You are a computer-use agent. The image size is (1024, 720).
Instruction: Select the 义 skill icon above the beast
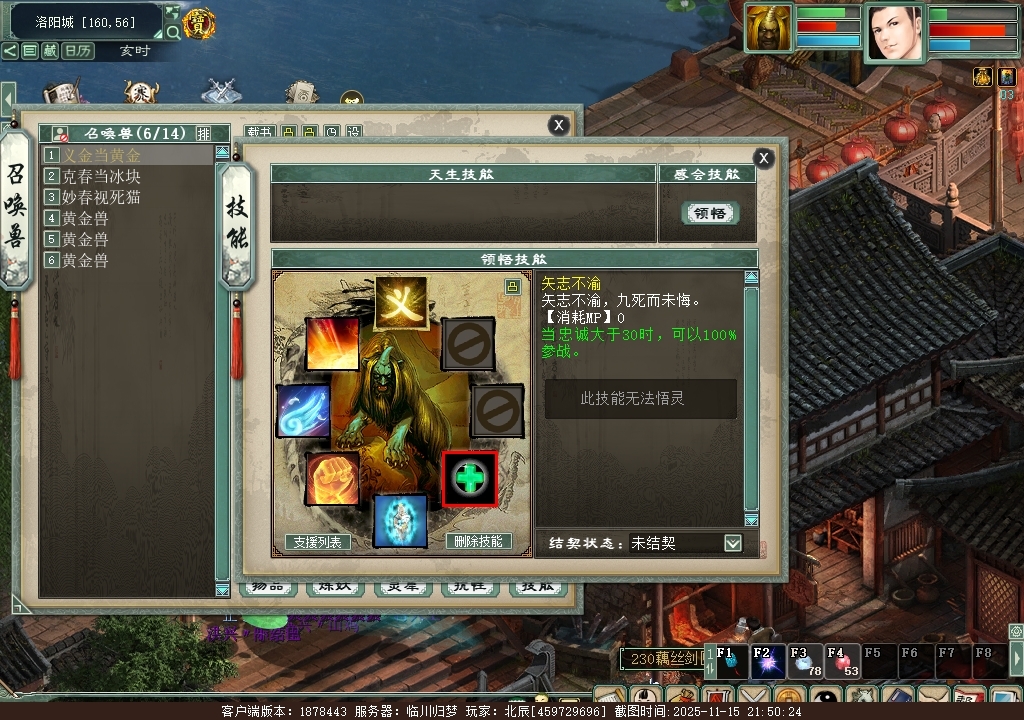point(401,302)
